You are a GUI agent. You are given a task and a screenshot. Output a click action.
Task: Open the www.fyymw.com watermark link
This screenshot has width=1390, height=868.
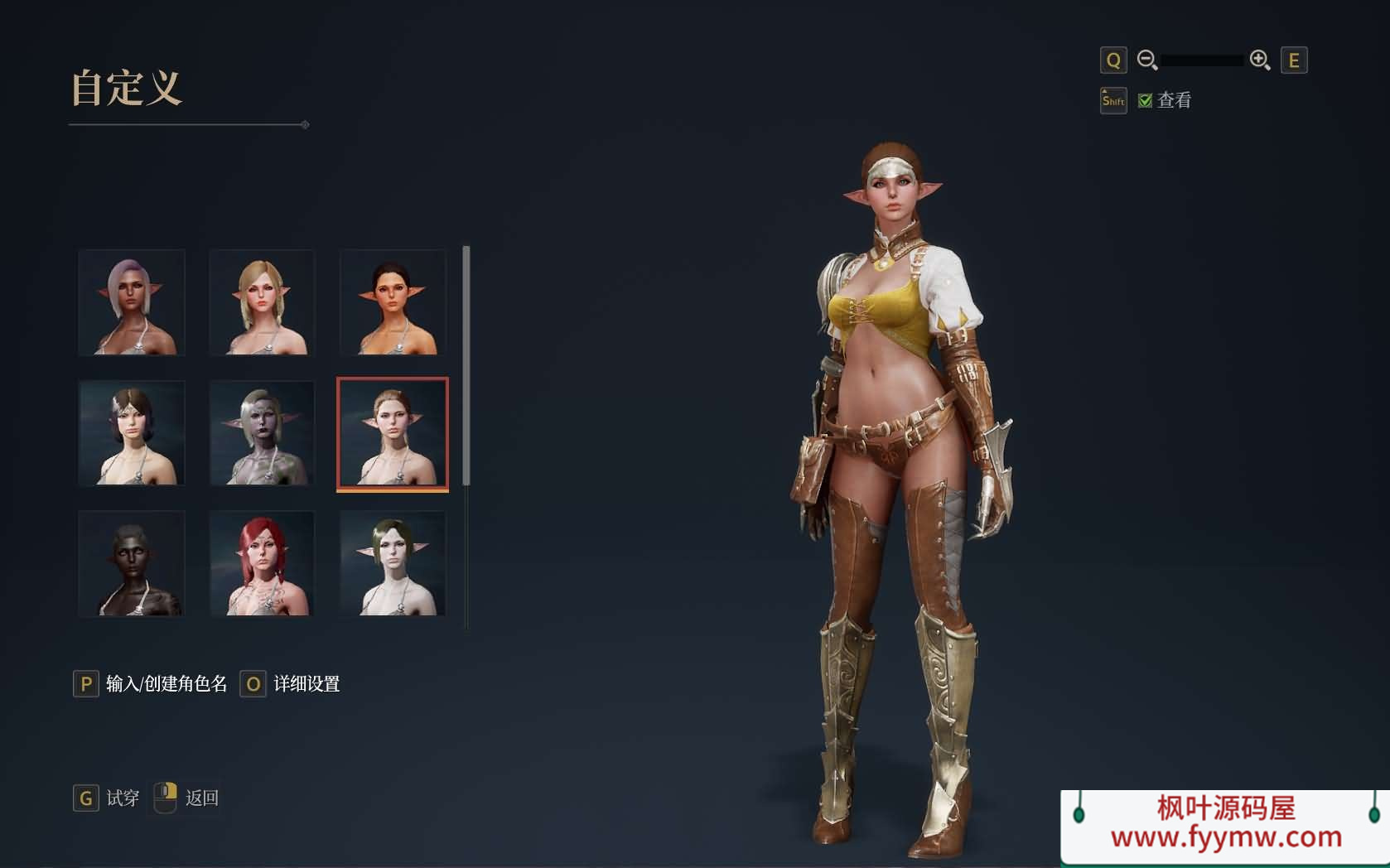1226,837
